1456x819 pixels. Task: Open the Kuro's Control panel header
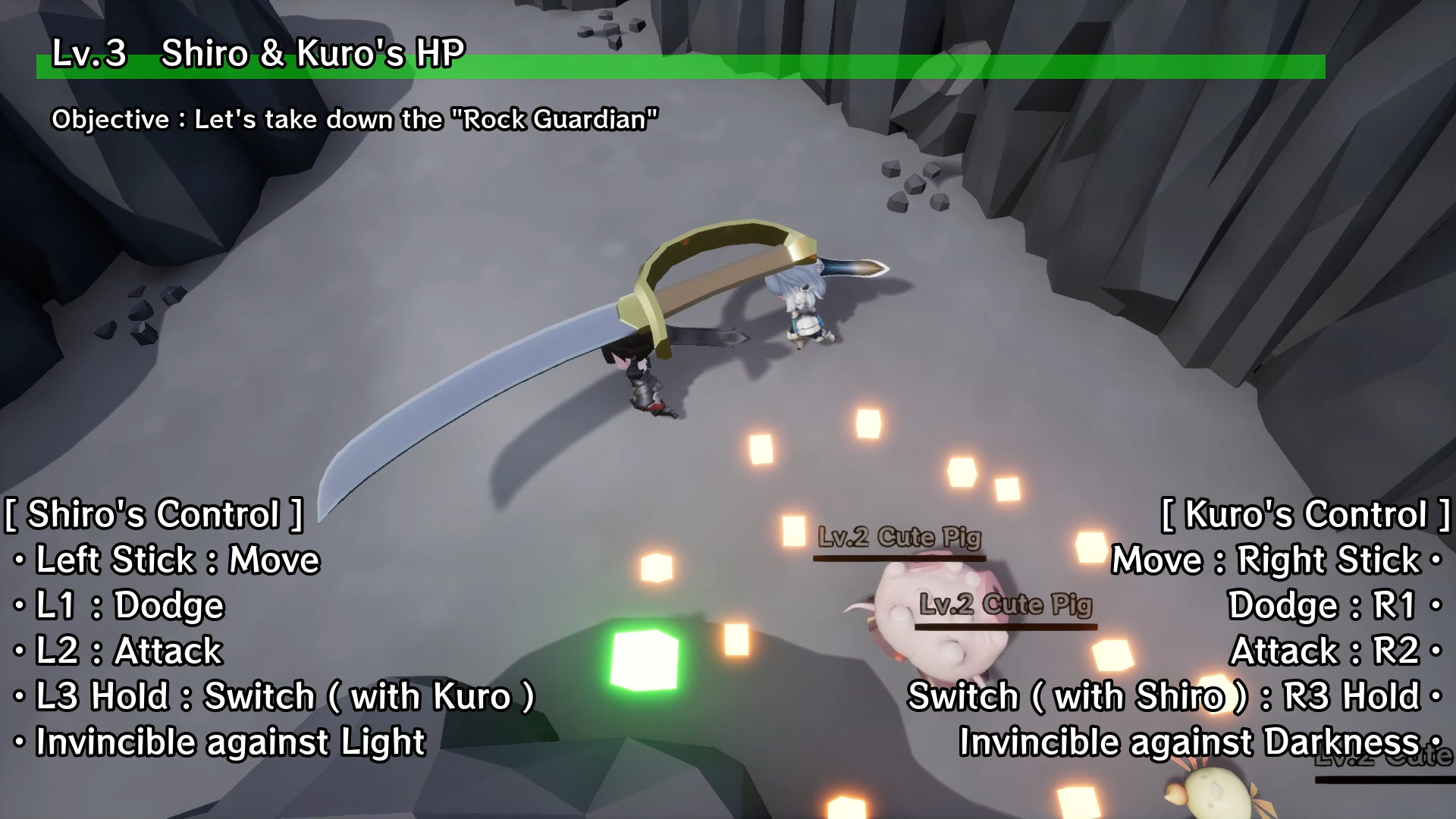[1304, 514]
